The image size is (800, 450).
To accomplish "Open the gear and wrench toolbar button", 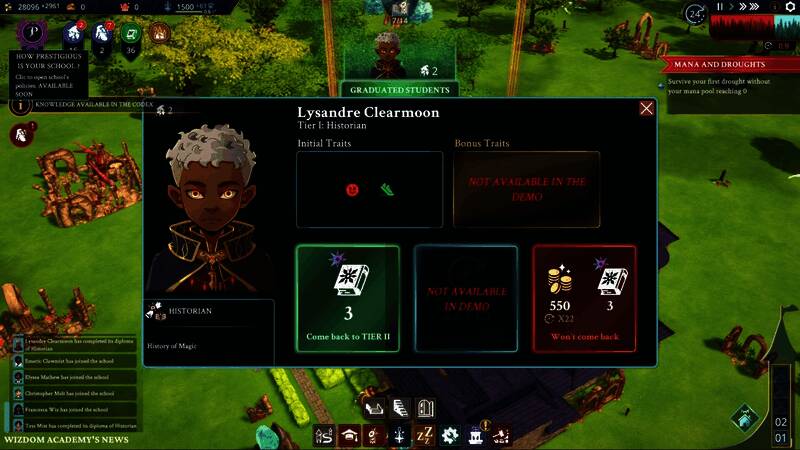I will pos(449,436).
